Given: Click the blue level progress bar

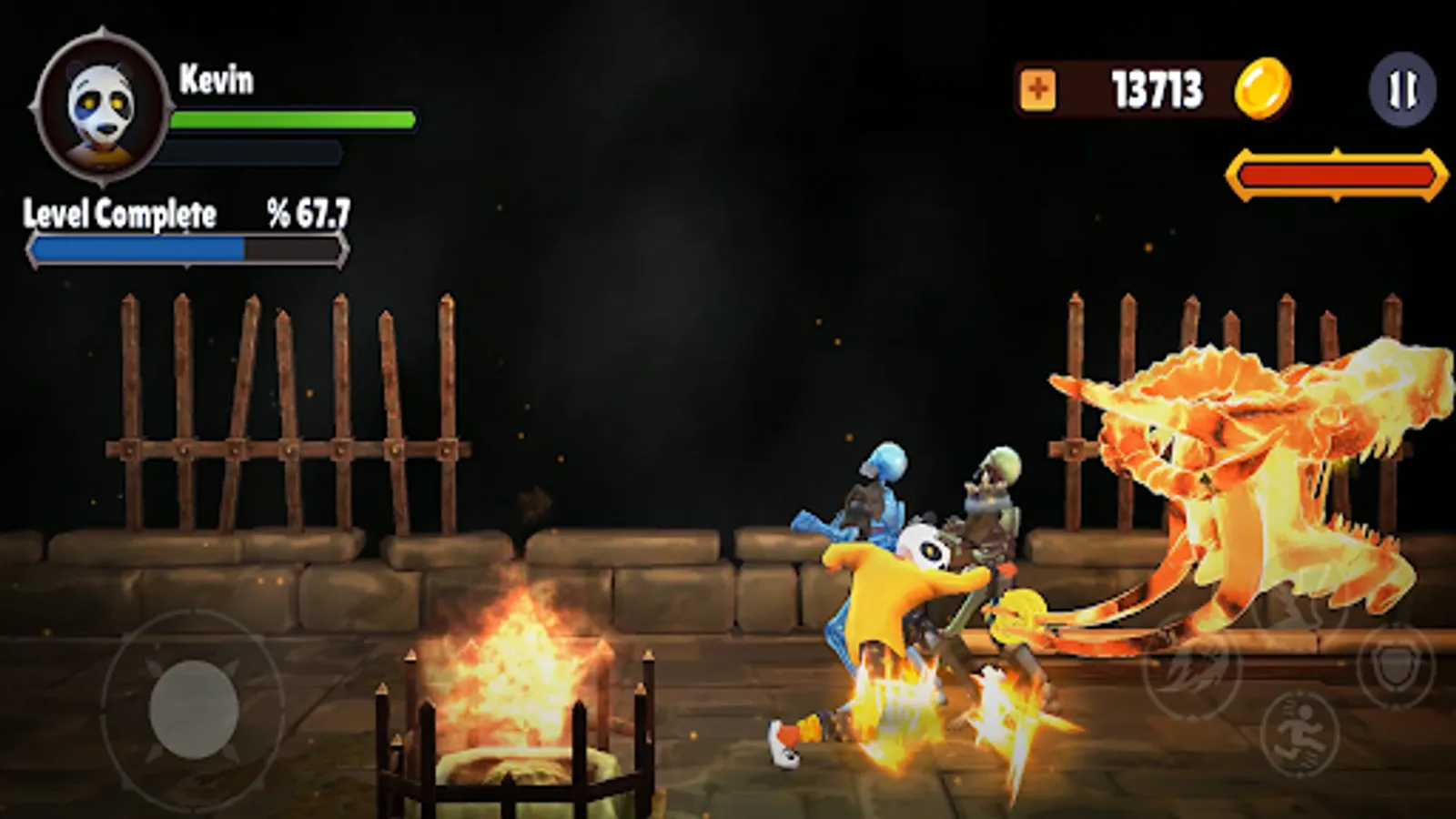Looking at the screenshot, I should pyautogui.click(x=187, y=248).
